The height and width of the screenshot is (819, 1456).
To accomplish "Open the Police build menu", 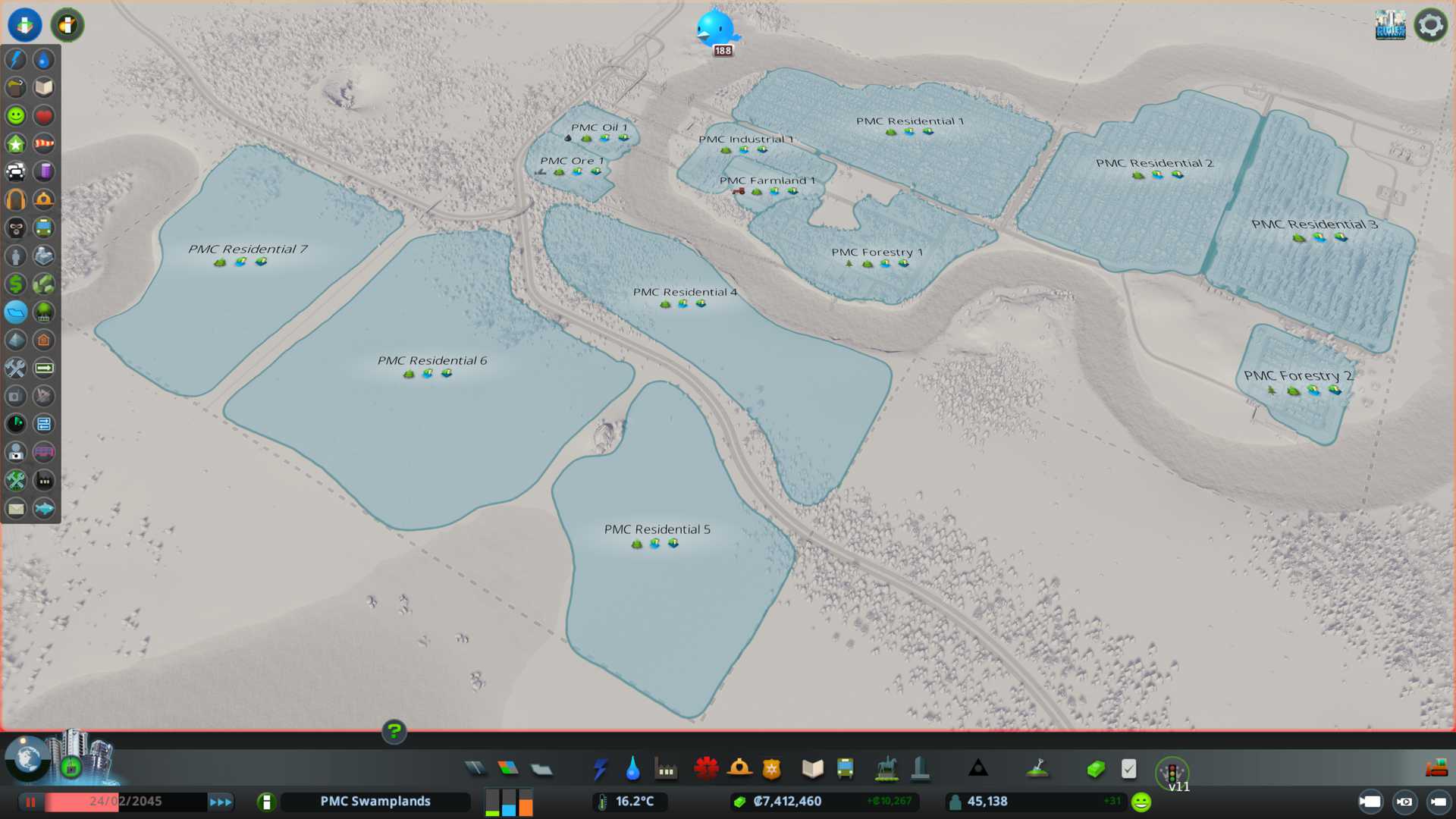I will (x=772, y=769).
